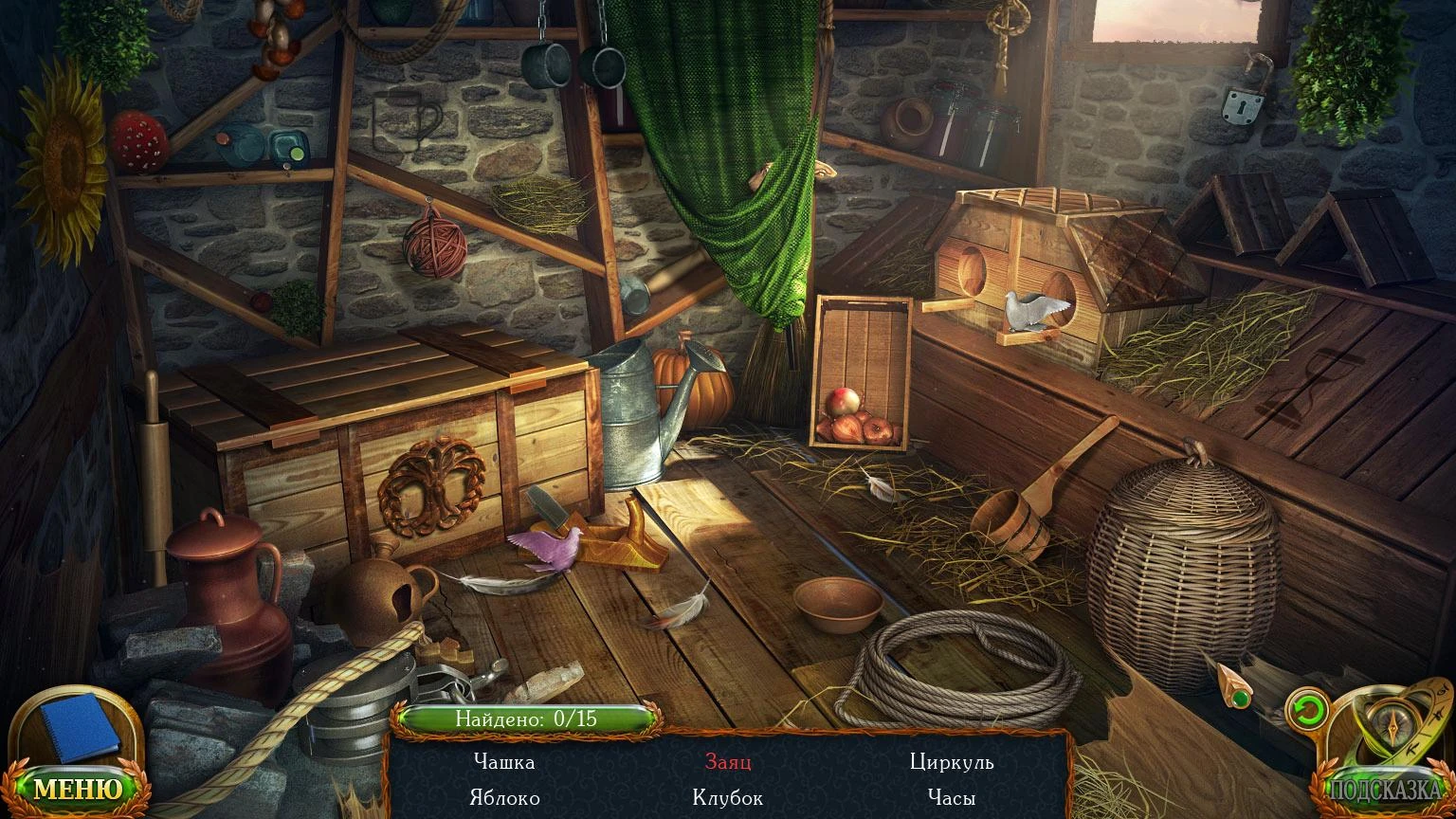Select the red word Заяц in the list
Image resolution: width=1456 pixels, height=819 pixels.
click(x=728, y=762)
